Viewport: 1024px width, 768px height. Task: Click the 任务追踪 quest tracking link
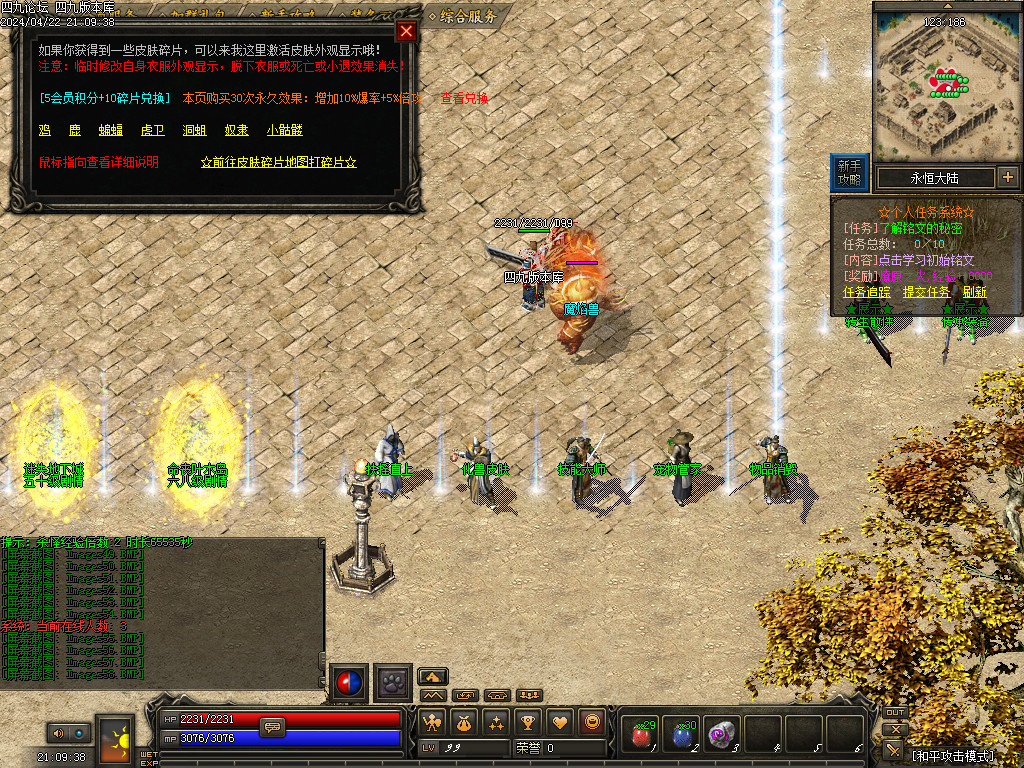(x=868, y=292)
